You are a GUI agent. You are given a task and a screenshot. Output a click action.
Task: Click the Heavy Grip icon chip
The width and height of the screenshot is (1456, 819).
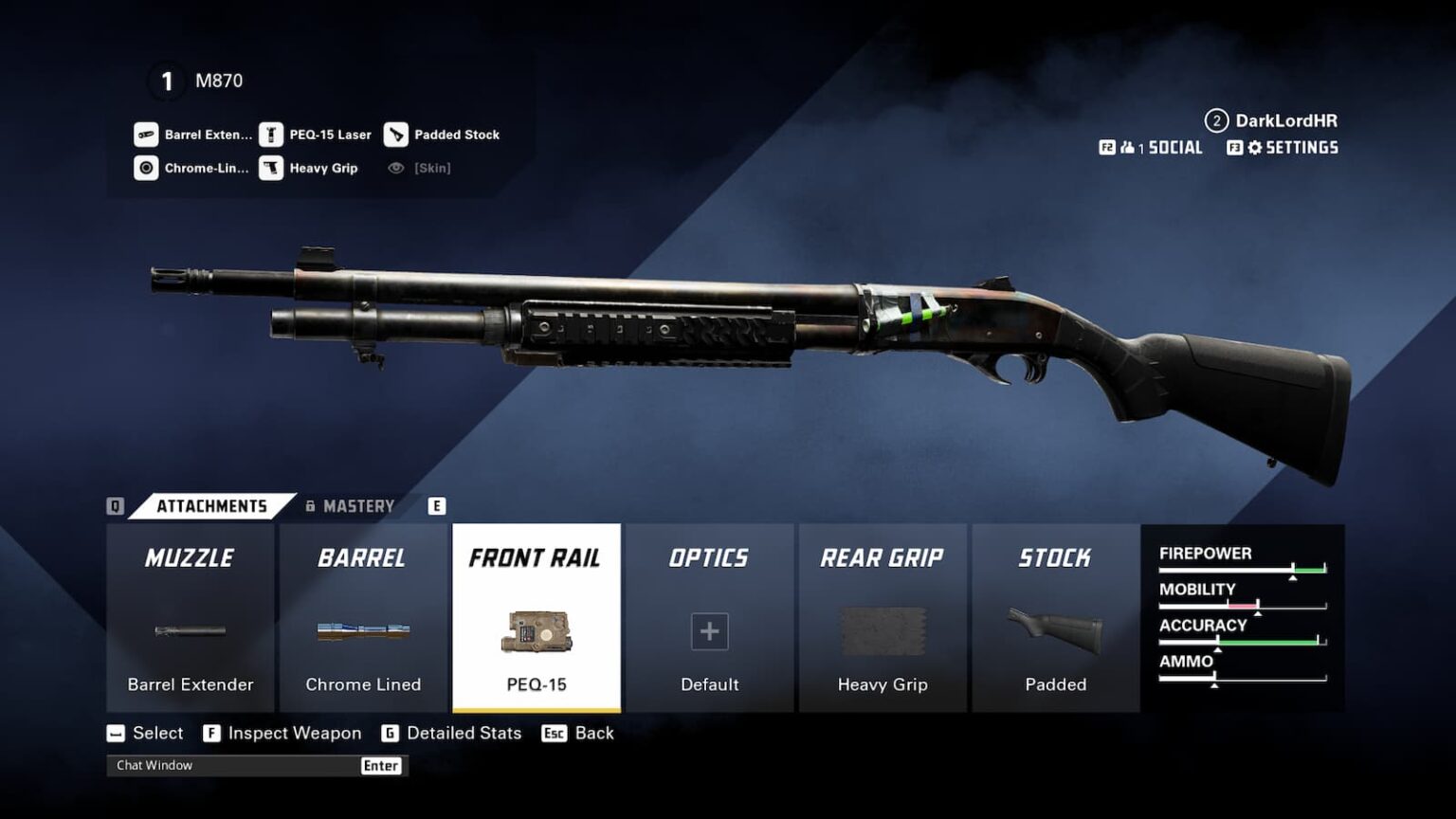click(273, 168)
